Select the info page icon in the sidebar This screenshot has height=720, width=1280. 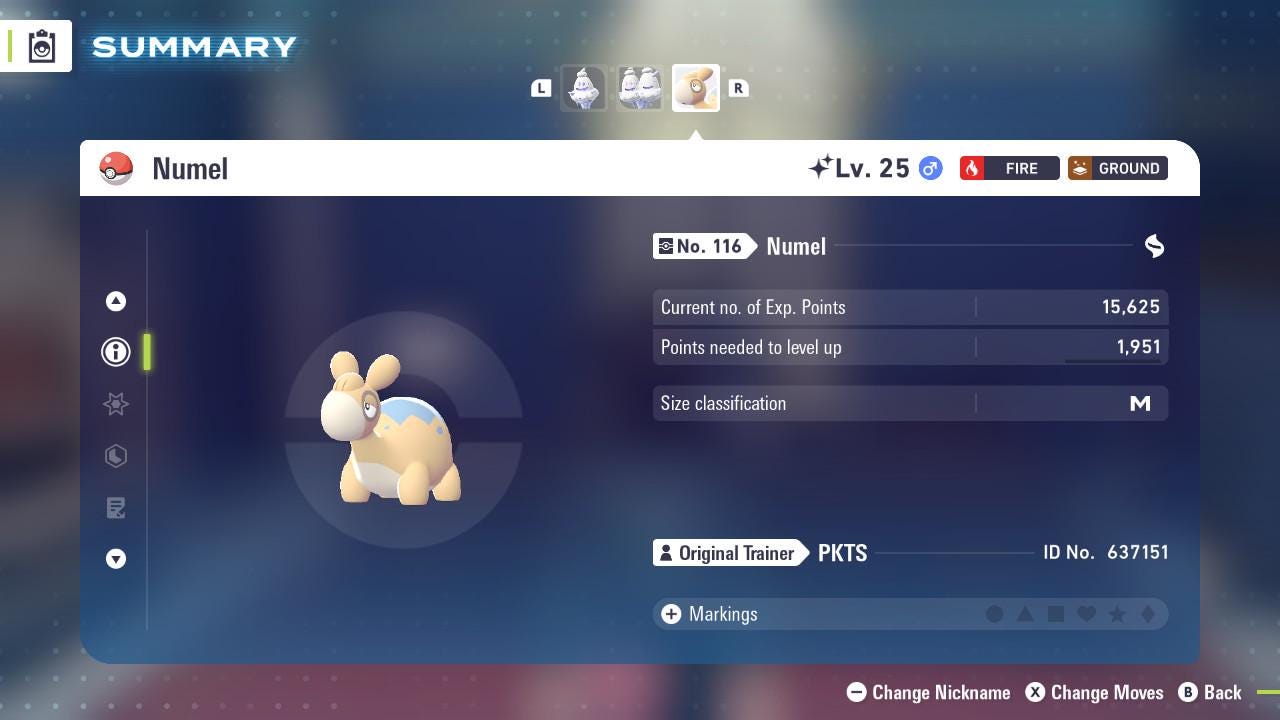pyautogui.click(x=115, y=352)
